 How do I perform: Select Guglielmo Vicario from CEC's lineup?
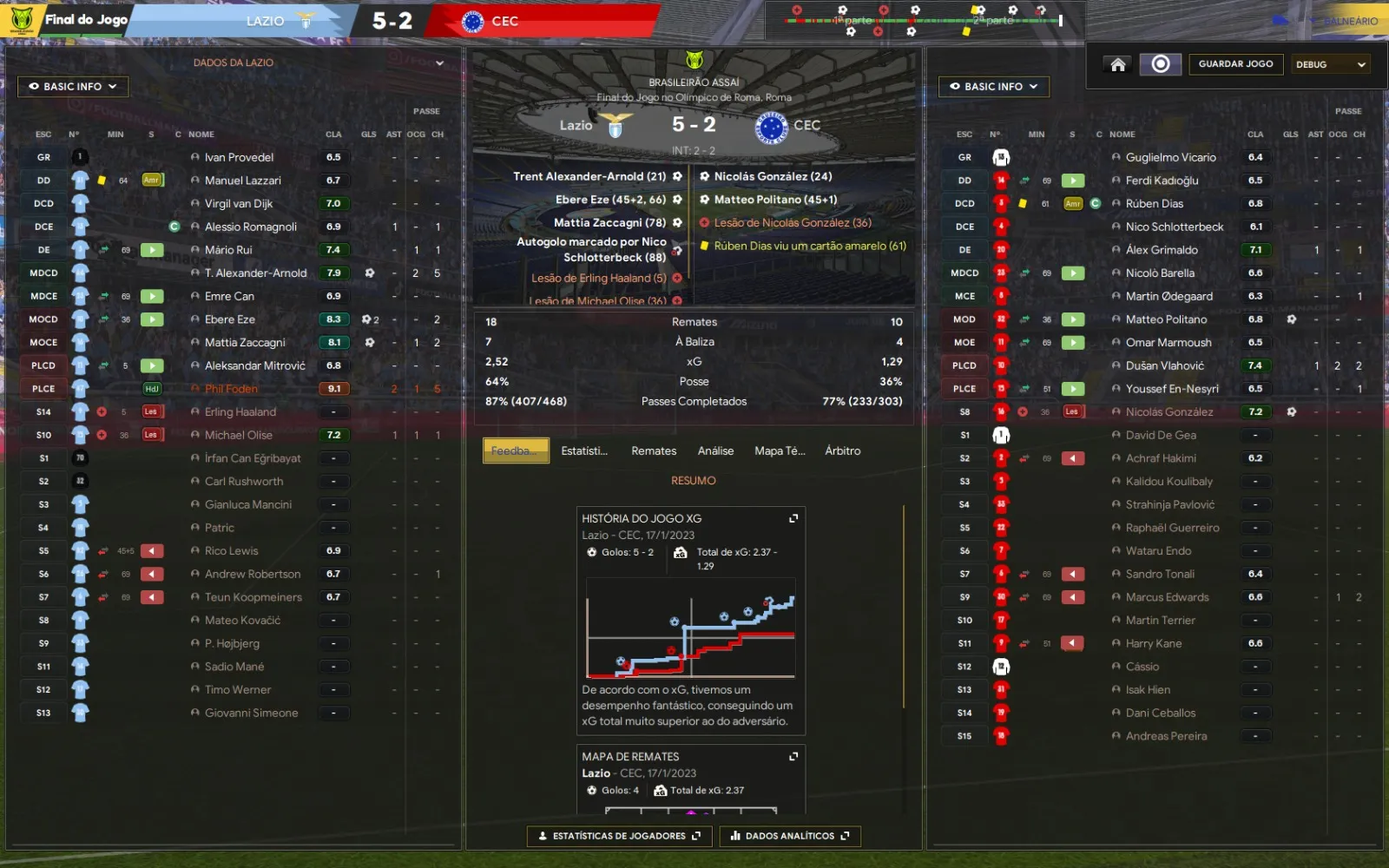[1170, 157]
